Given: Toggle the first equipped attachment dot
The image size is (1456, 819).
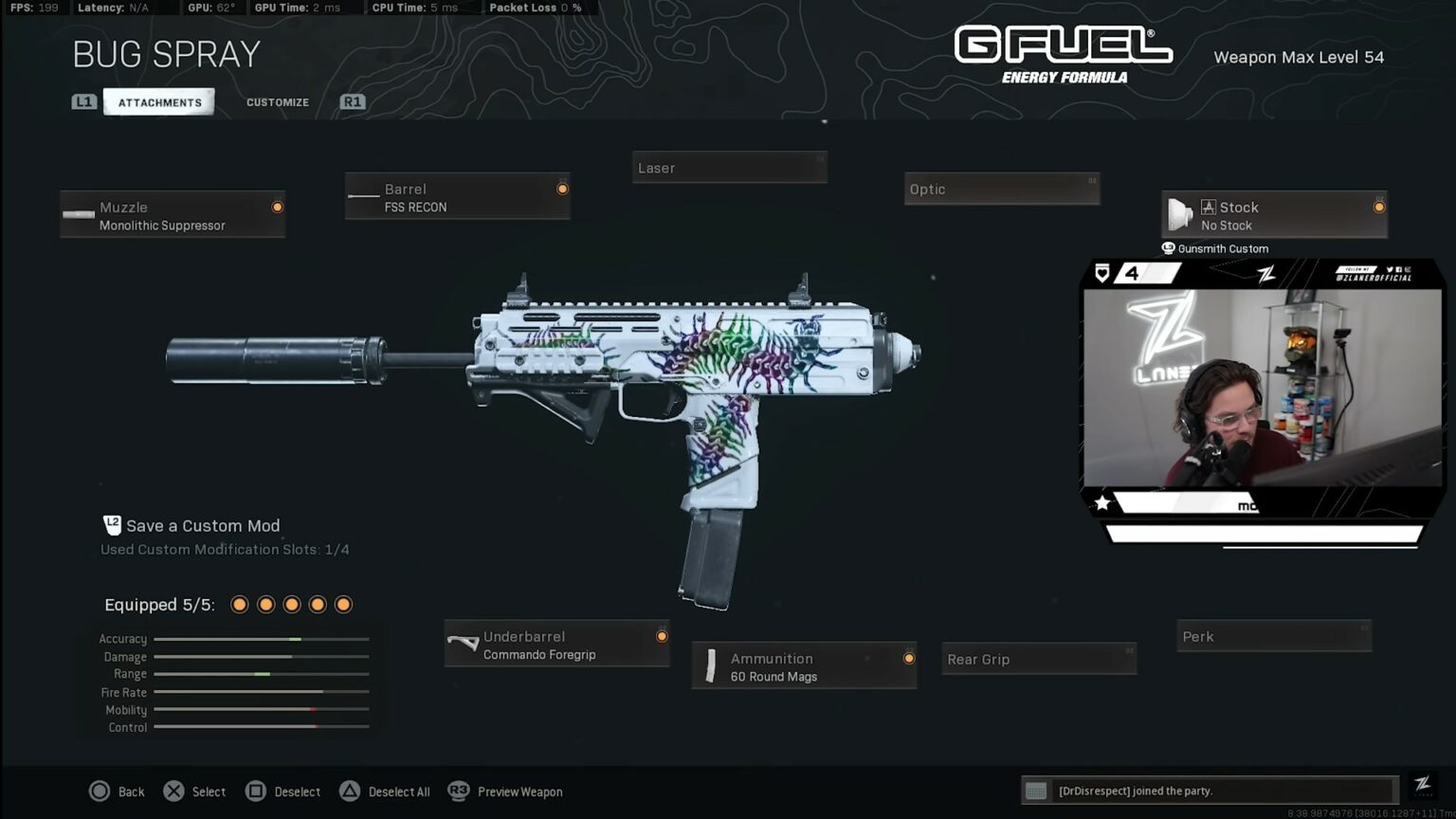Looking at the screenshot, I should [239, 604].
